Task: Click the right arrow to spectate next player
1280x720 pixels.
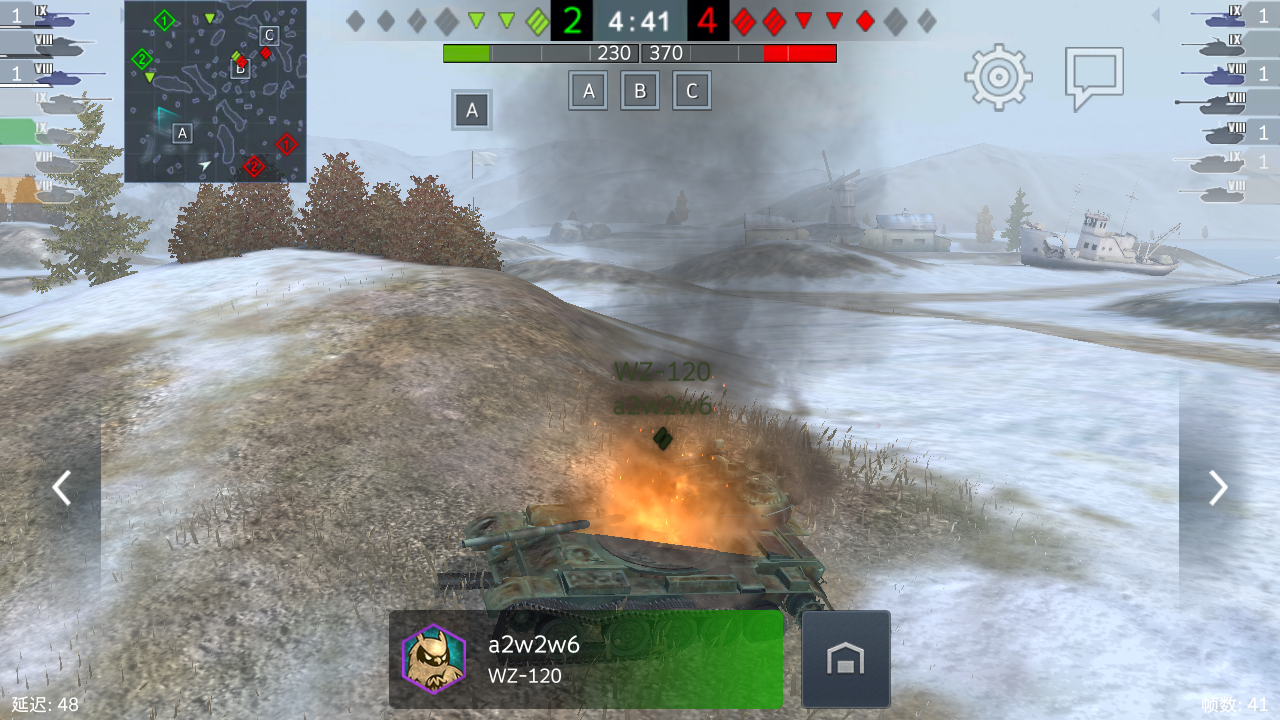Action: pos(1217,487)
